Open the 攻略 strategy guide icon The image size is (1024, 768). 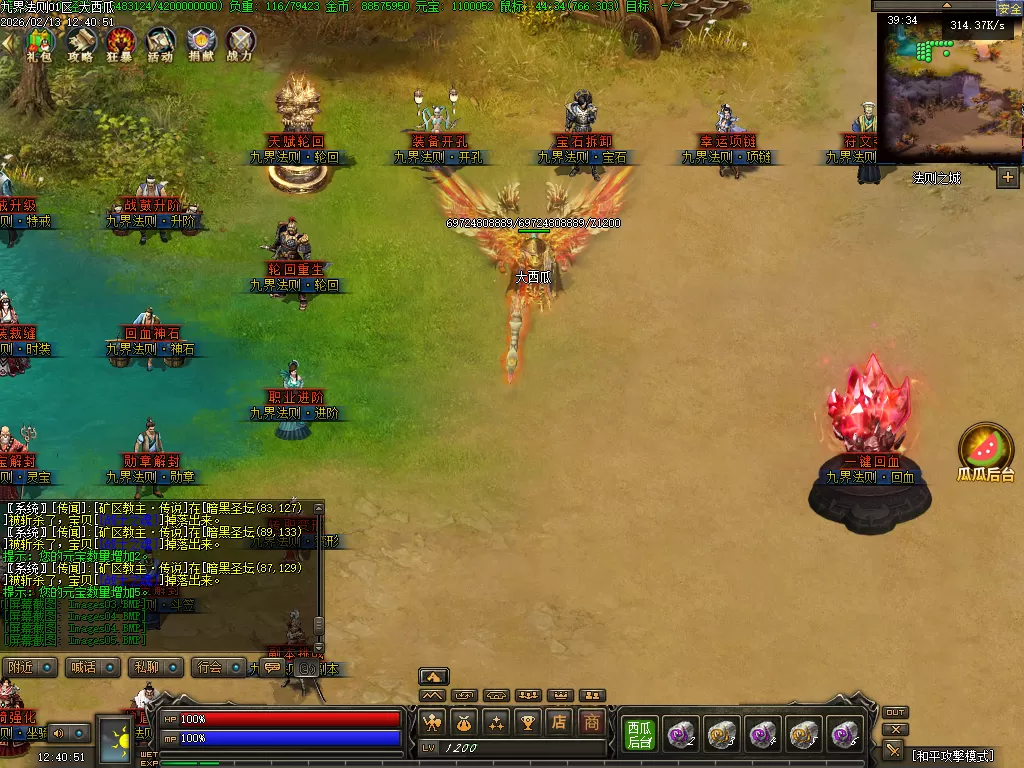pyautogui.click(x=80, y=42)
